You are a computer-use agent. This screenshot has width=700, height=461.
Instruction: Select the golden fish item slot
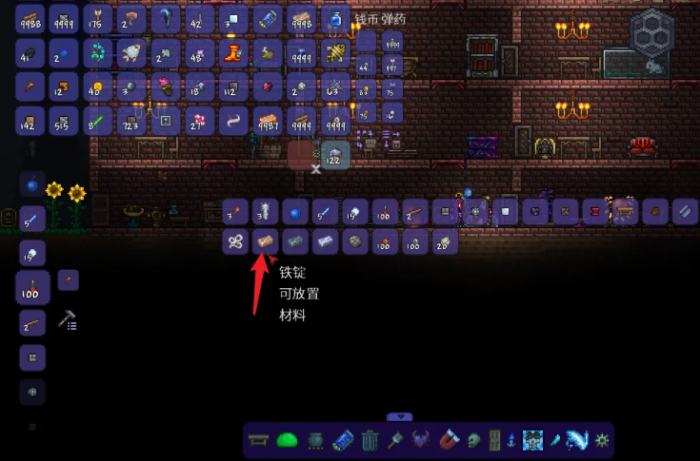pyautogui.click(x=336, y=52)
